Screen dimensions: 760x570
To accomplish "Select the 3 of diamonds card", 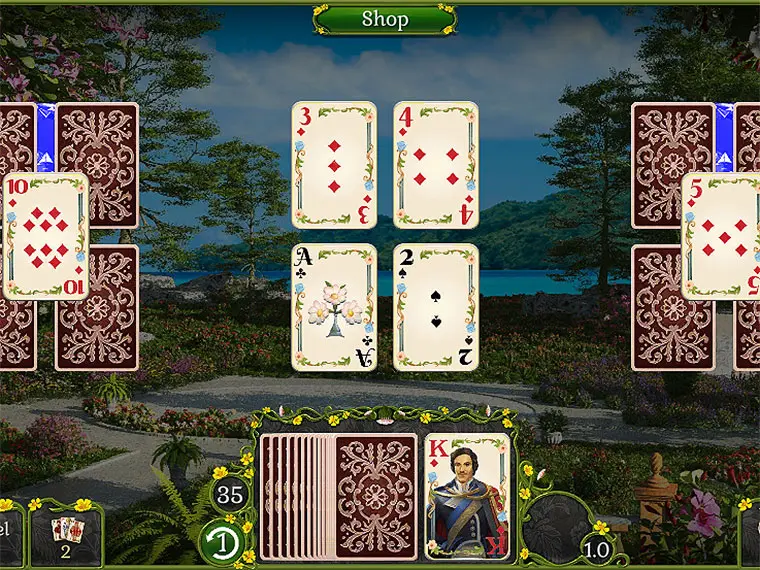I will click(334, 164).
